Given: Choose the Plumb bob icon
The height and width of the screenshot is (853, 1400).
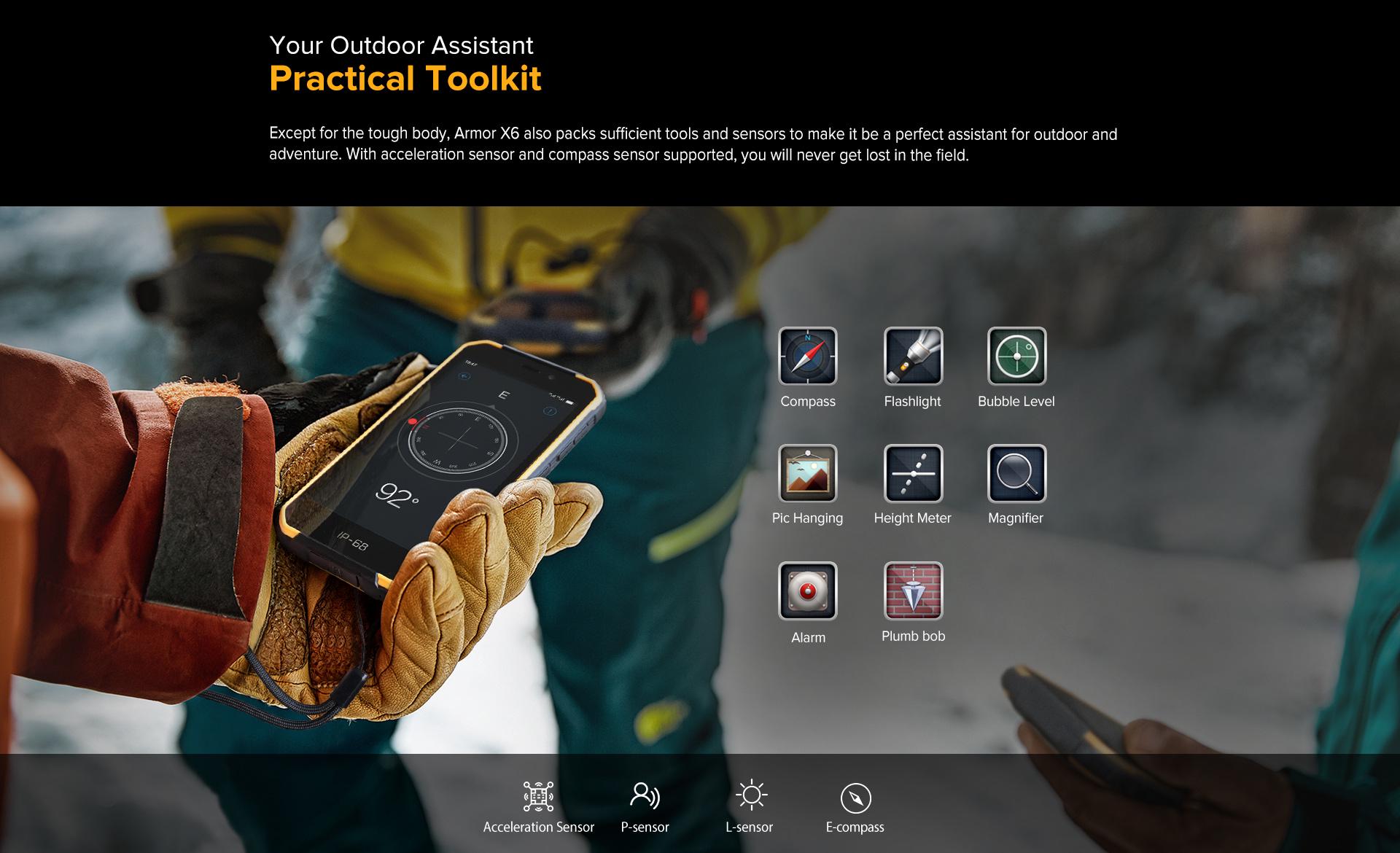Looking at the screenshot, I should [x=913, y=591].
